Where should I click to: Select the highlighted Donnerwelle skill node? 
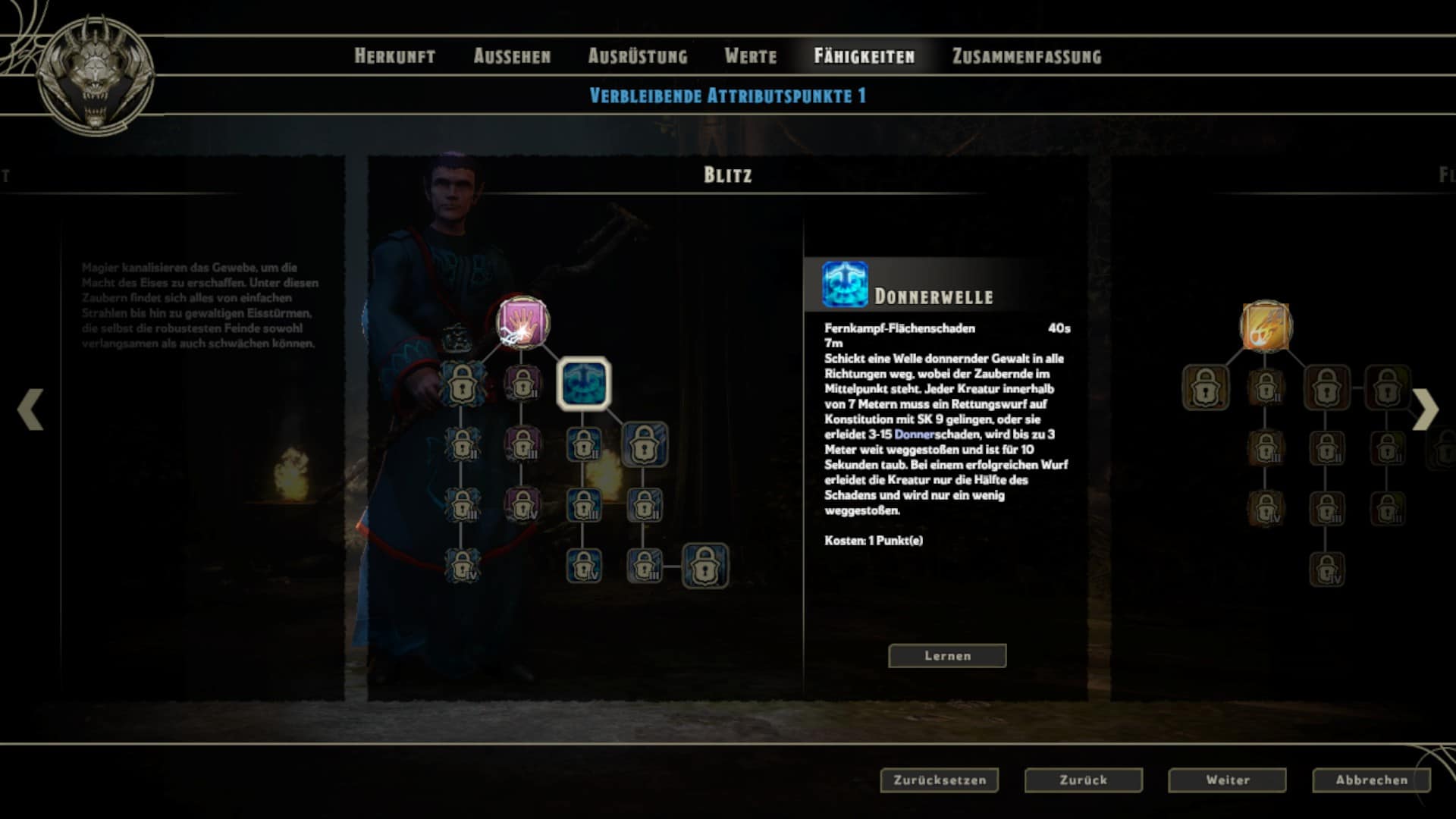584,384
